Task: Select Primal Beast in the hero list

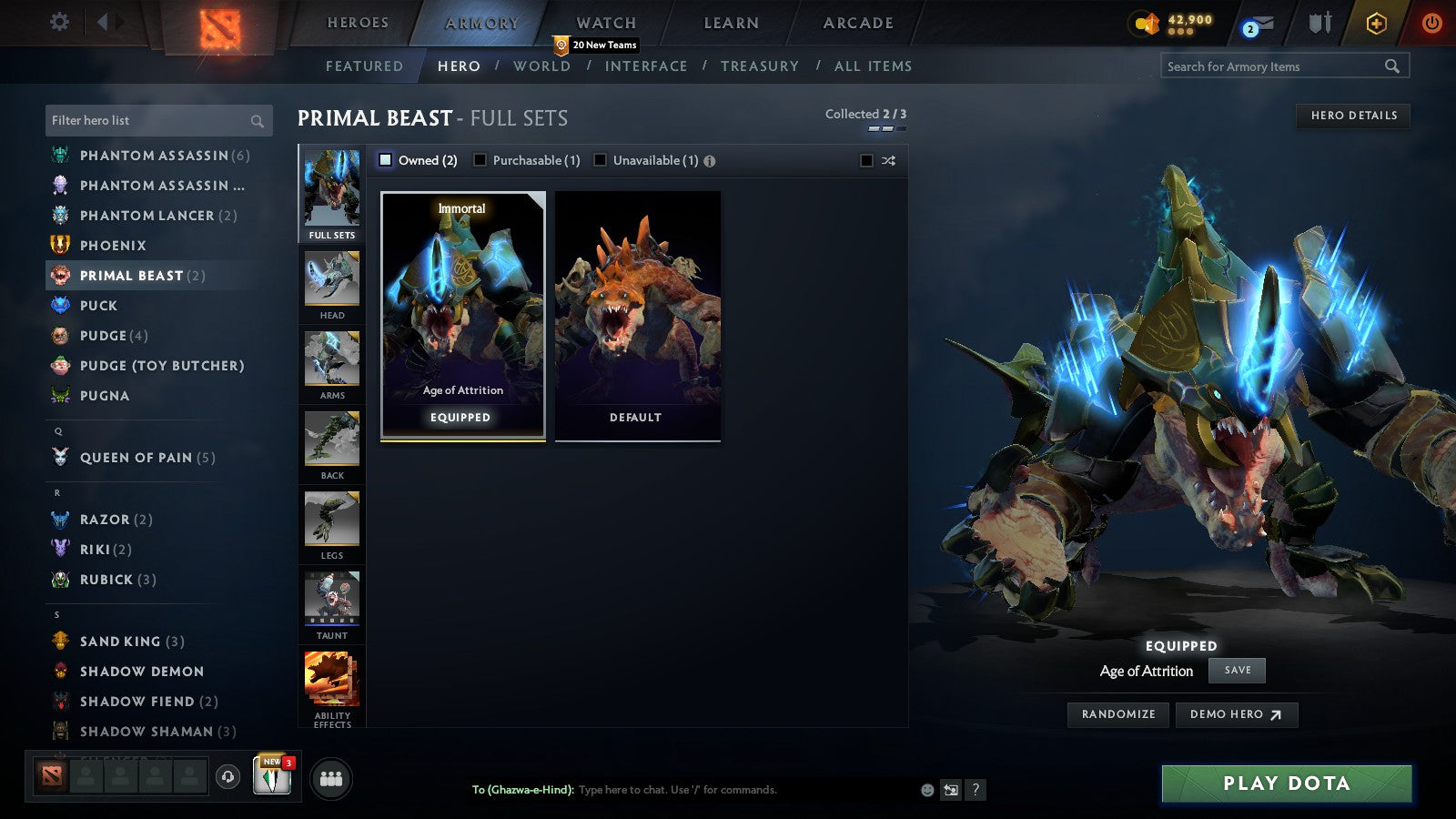Action: point(136,275)
